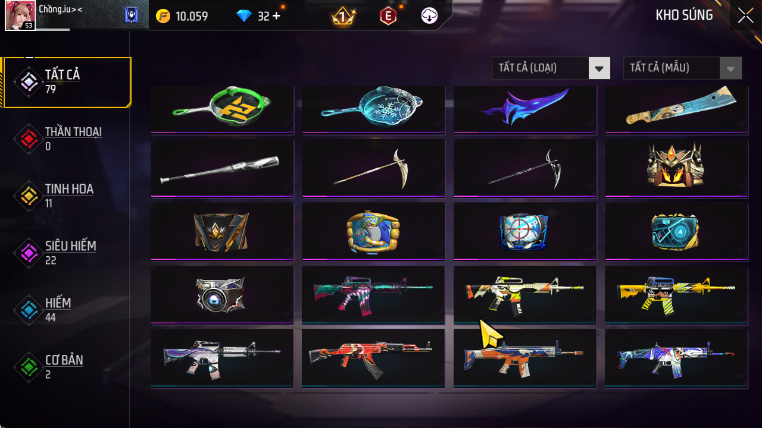Close the KHO SÚNG weapon vault screen
762x428 pixels.
click(x=745, y=15)
